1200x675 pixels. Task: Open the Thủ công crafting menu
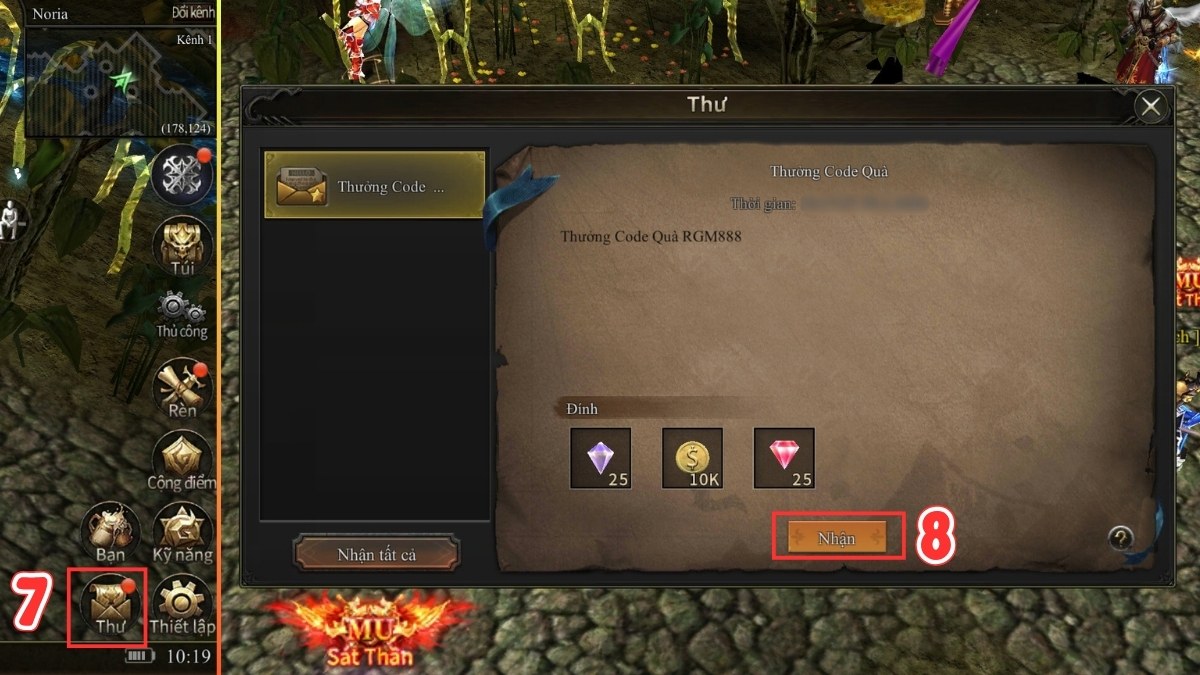pyautogui.click(x=182, y=313)
